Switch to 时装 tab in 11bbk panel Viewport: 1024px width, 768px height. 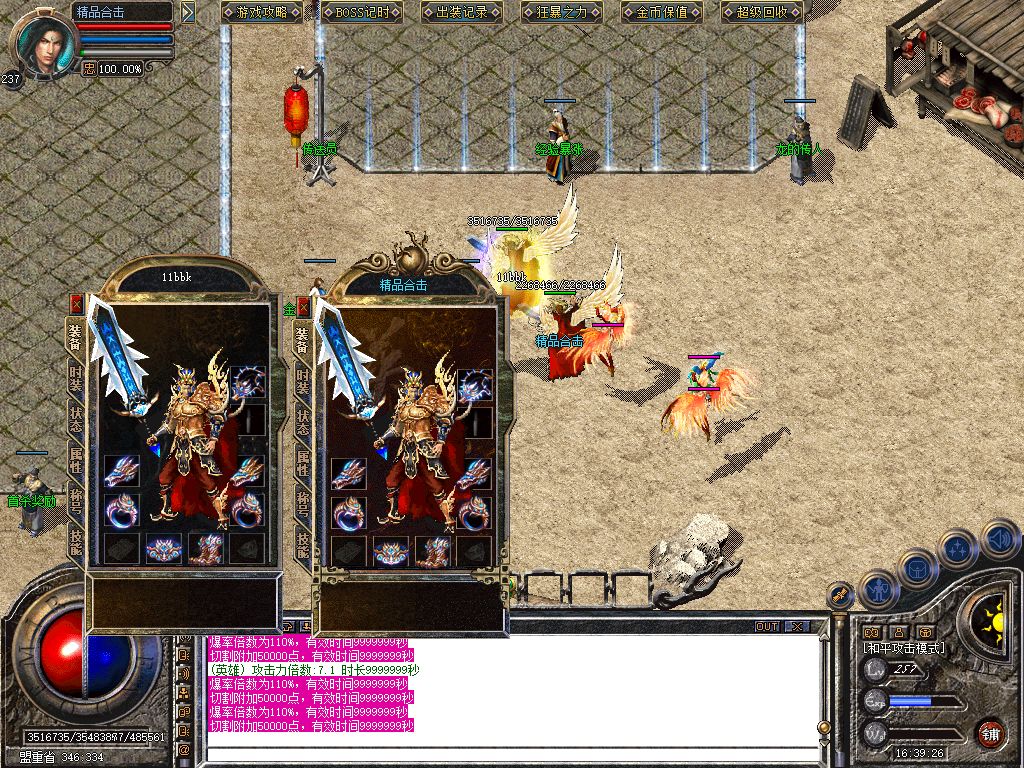[x=76, y=376]
